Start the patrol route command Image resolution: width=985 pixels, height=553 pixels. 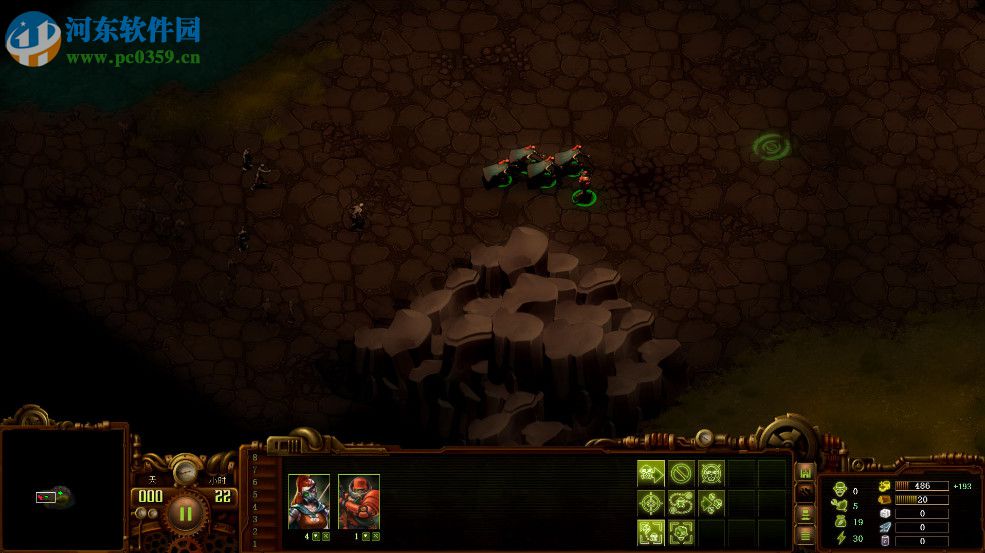681,503
